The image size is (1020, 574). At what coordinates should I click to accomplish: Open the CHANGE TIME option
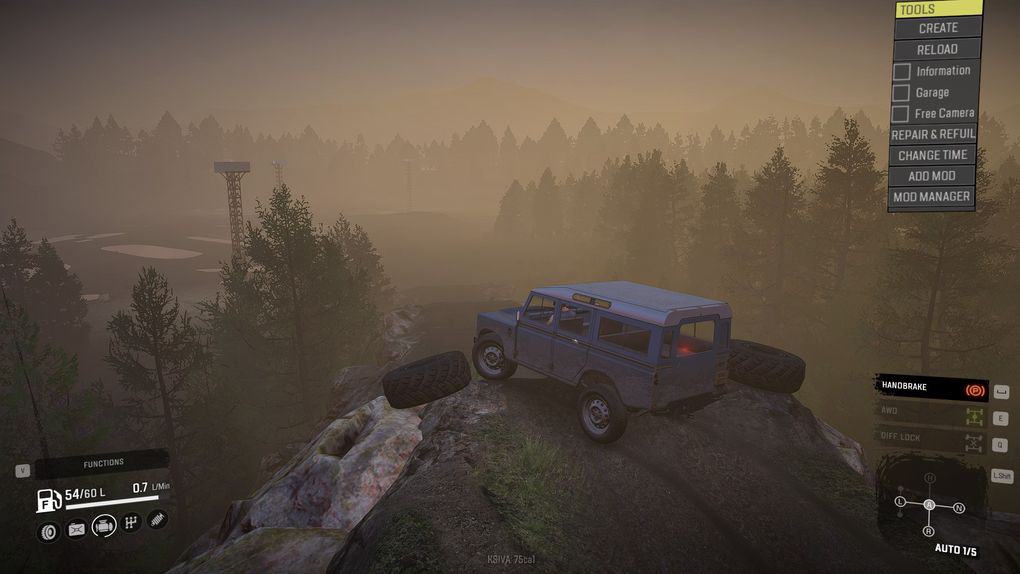point(932,155)
